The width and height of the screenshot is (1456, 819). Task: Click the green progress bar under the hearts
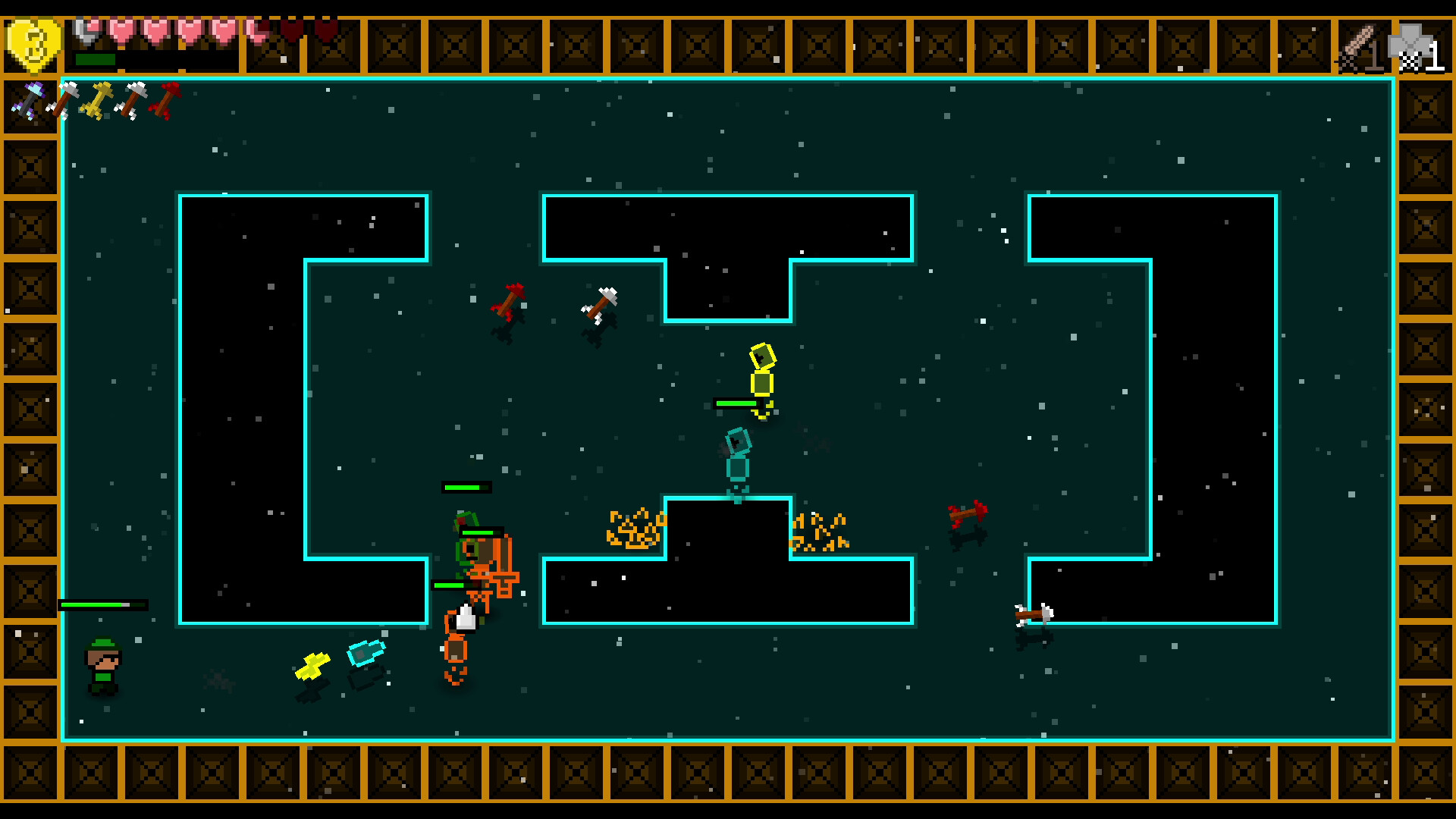click(96, 58)
